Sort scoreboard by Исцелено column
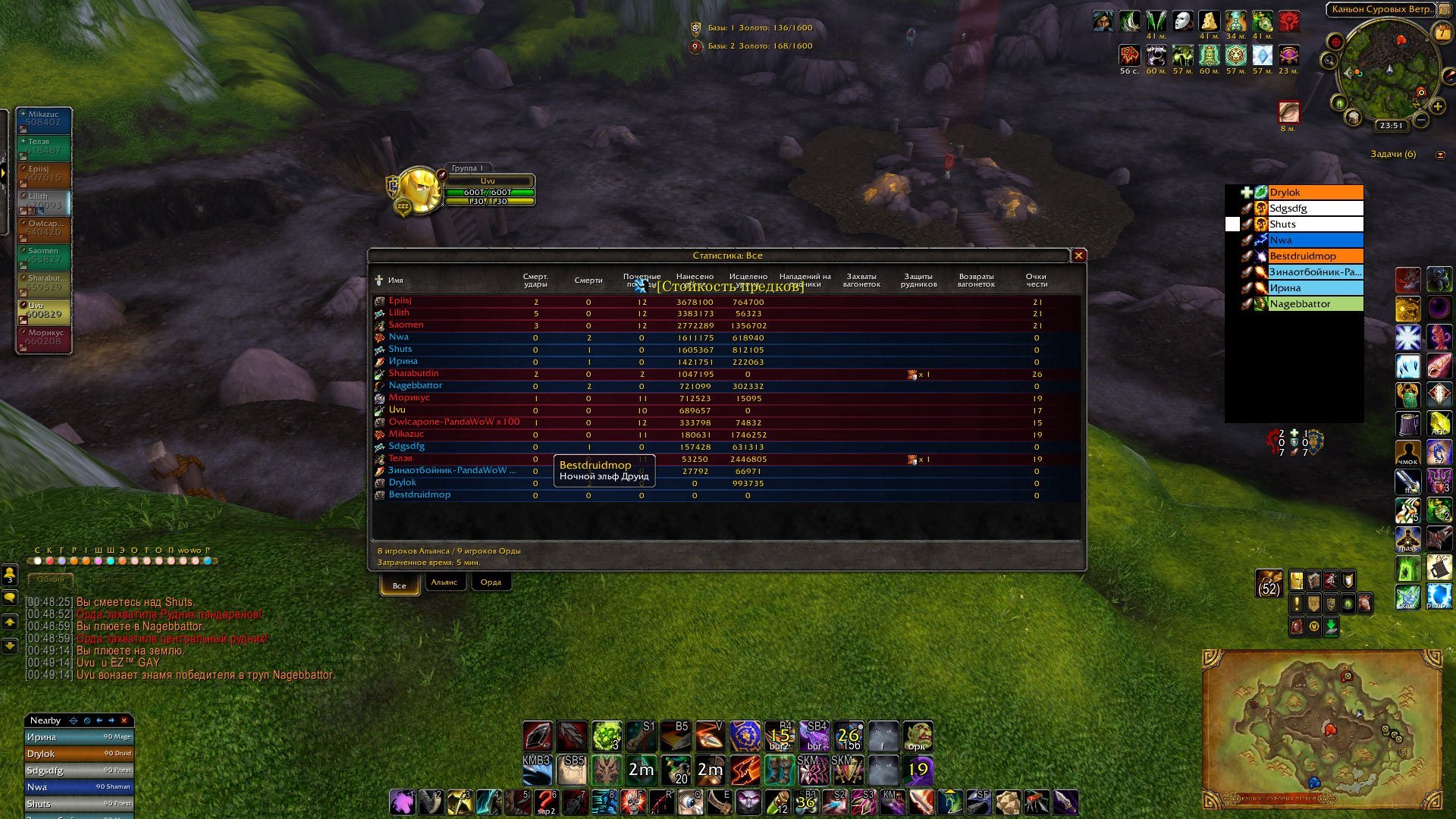This screenshot has height=819, width=1456. (748, 281)
